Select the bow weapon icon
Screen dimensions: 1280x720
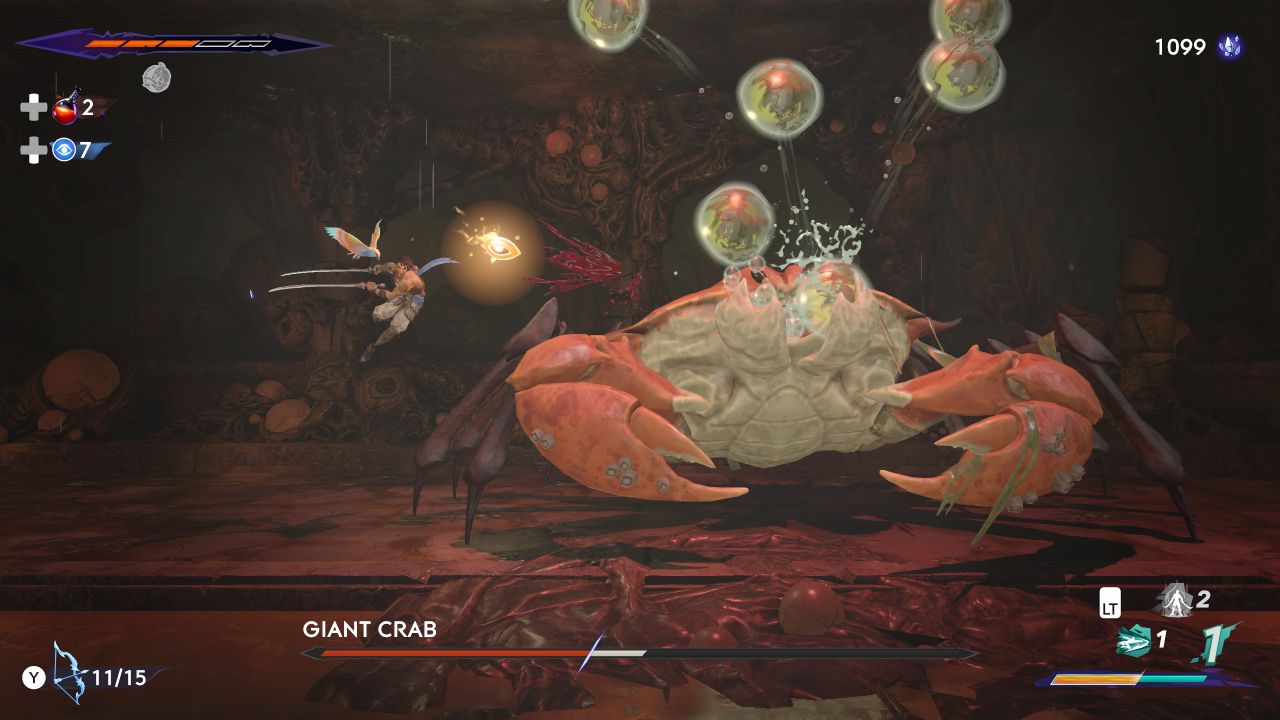click(69, 675)
